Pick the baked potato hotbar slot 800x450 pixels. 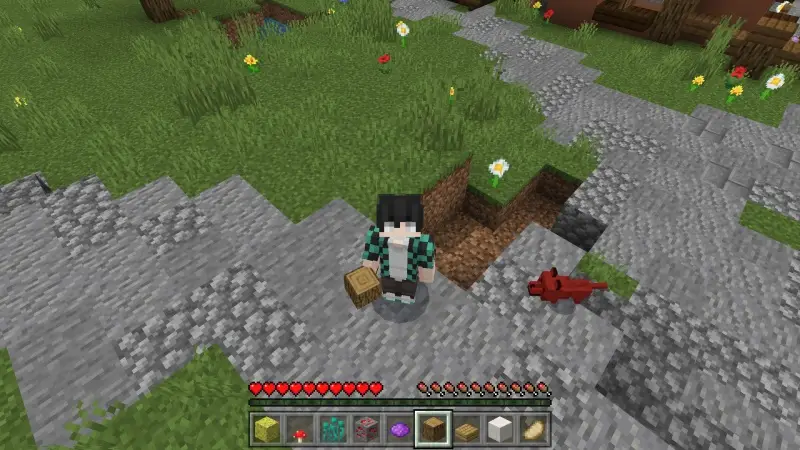pyautogui.click(x=533, y=429)
